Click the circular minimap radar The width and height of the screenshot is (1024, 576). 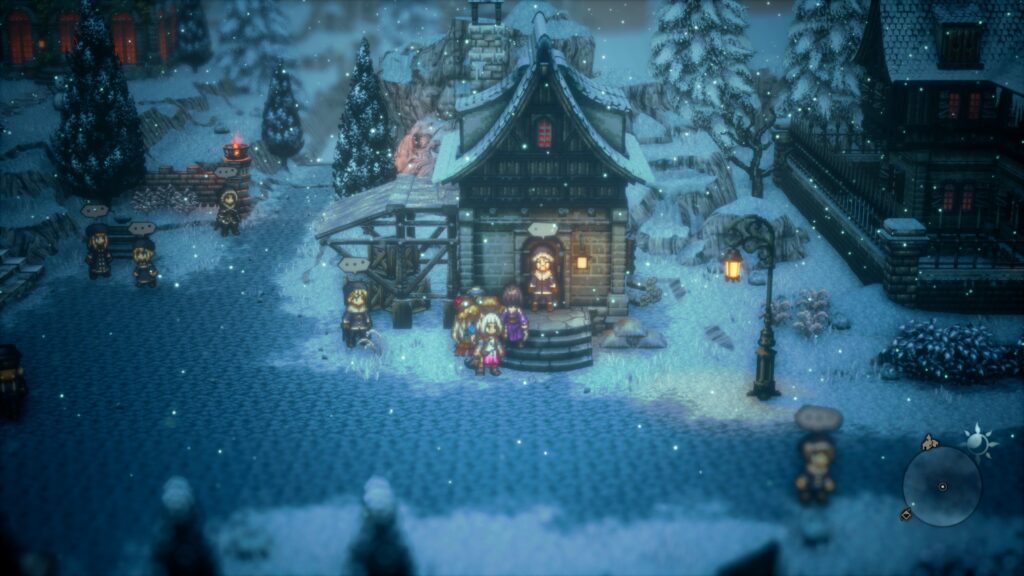pos(942,486)
